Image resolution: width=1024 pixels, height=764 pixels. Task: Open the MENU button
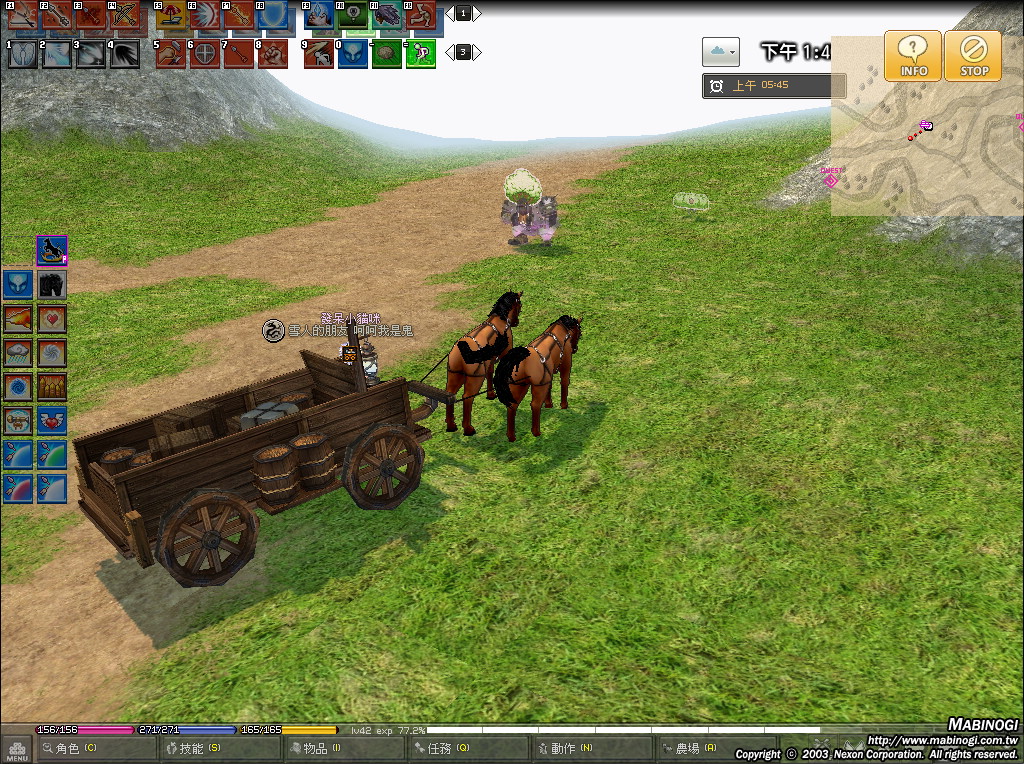pyautogui.click(x=17, y=749)
